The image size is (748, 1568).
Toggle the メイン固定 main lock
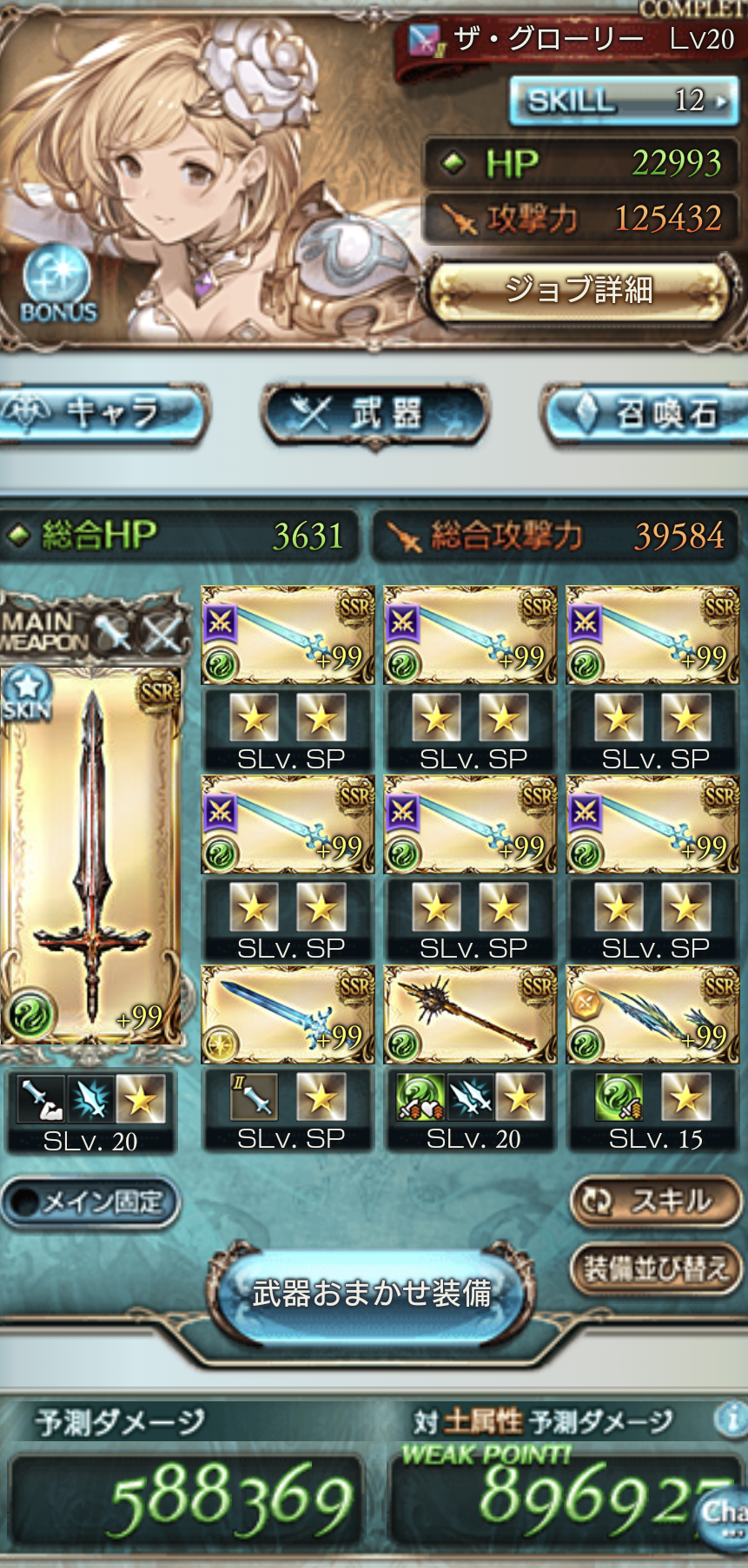click(89, 1202)
